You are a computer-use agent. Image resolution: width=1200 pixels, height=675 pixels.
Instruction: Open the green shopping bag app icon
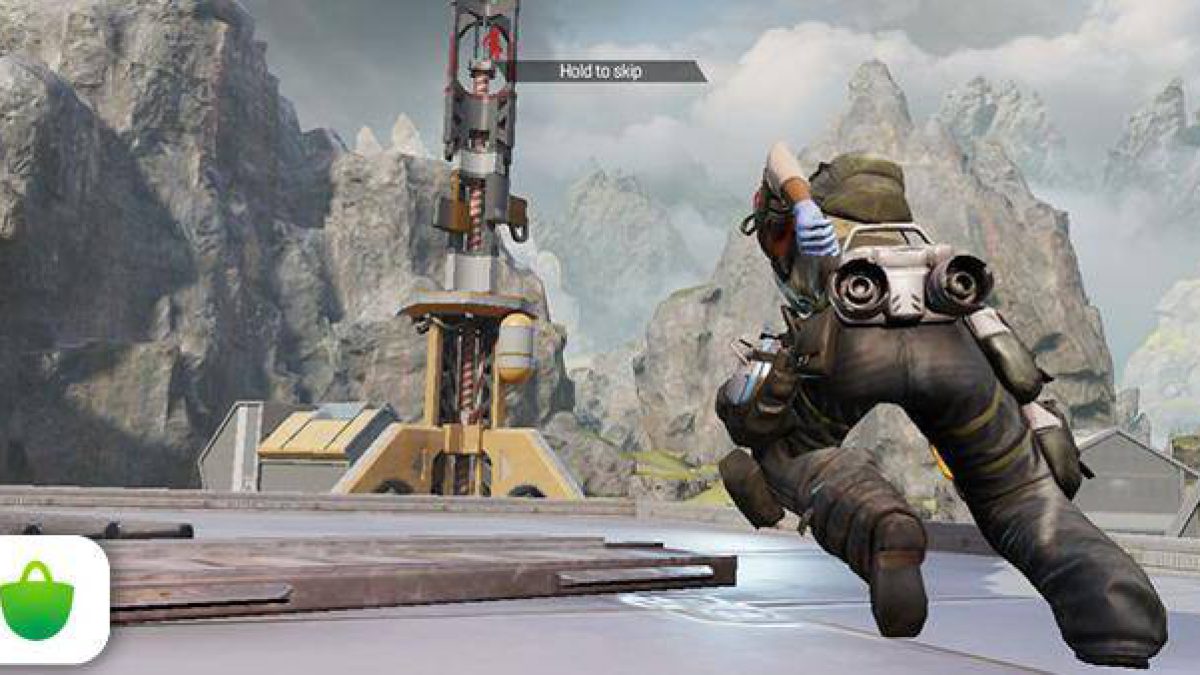(x=37, y=600)
